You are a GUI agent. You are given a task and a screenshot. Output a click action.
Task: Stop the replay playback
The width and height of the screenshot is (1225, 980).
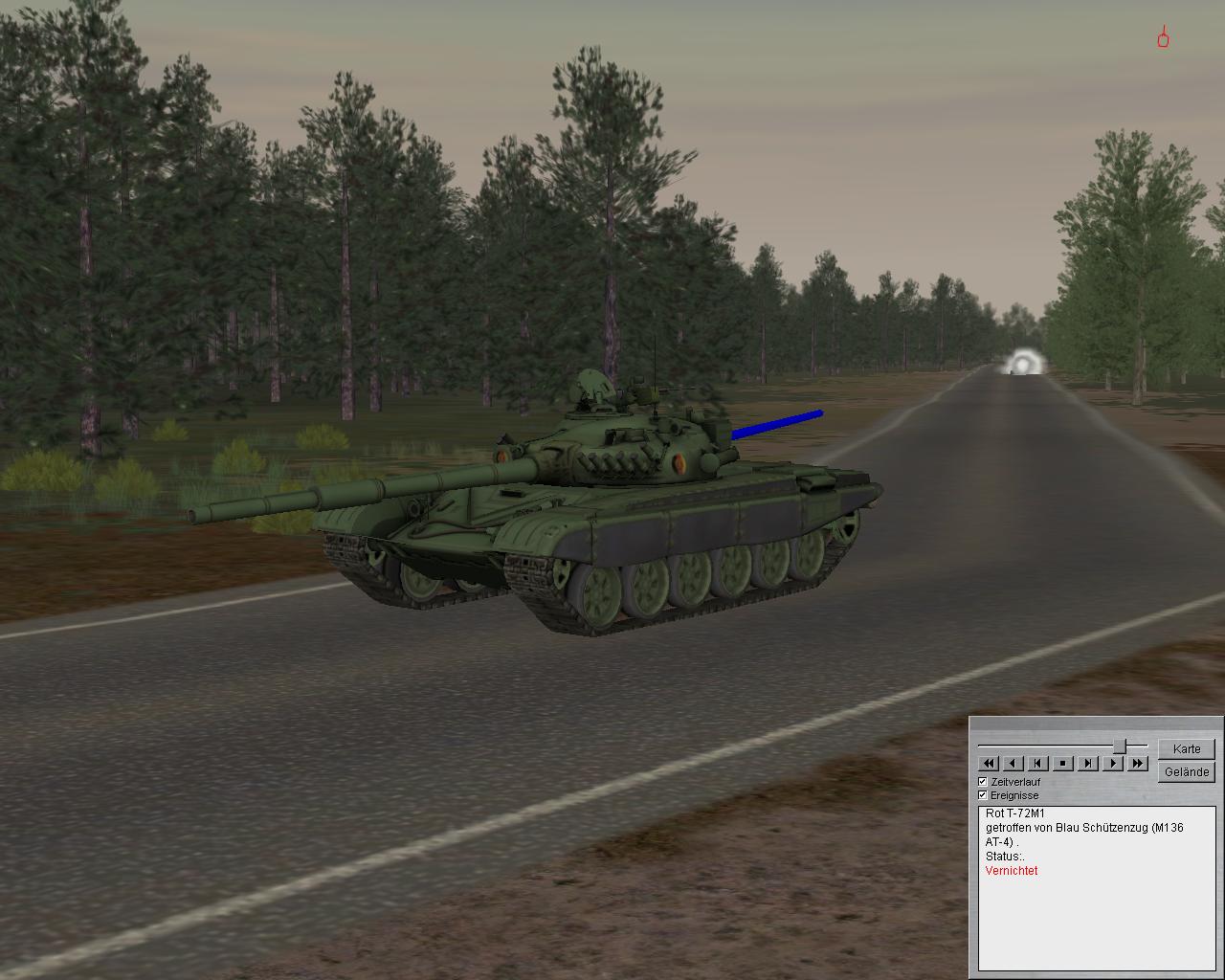[1063, 764]
